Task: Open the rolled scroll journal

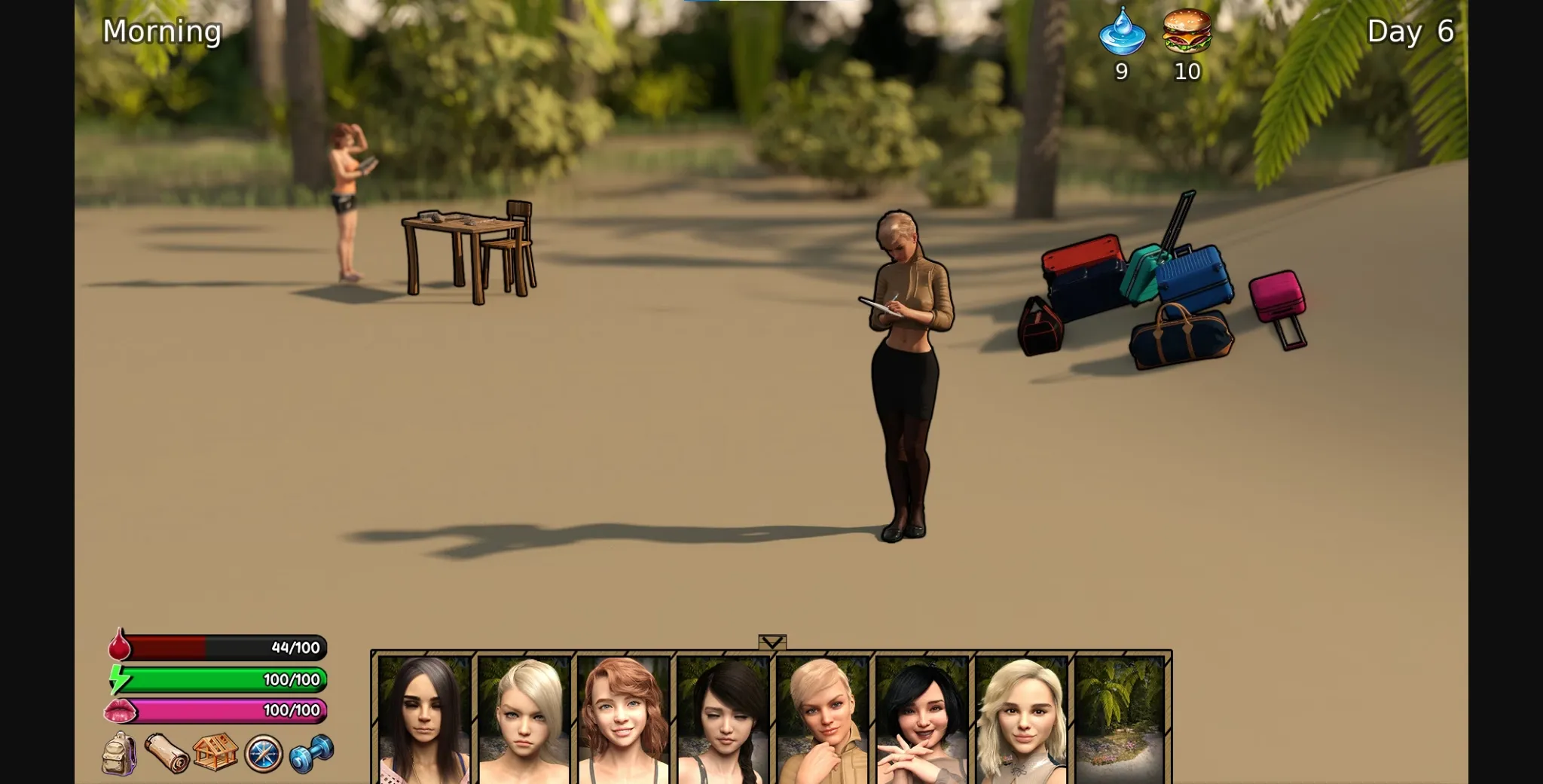Action: click(167, 753)
